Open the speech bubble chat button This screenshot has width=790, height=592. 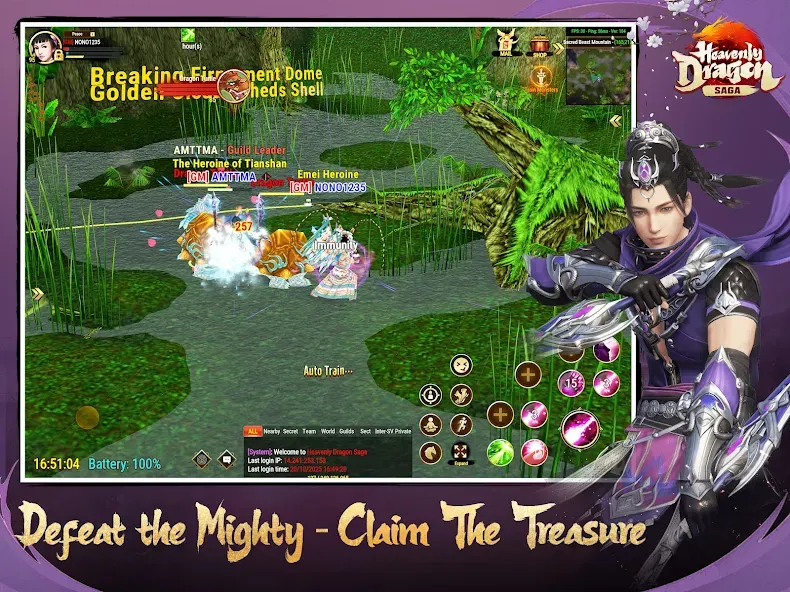pos(228,459)
